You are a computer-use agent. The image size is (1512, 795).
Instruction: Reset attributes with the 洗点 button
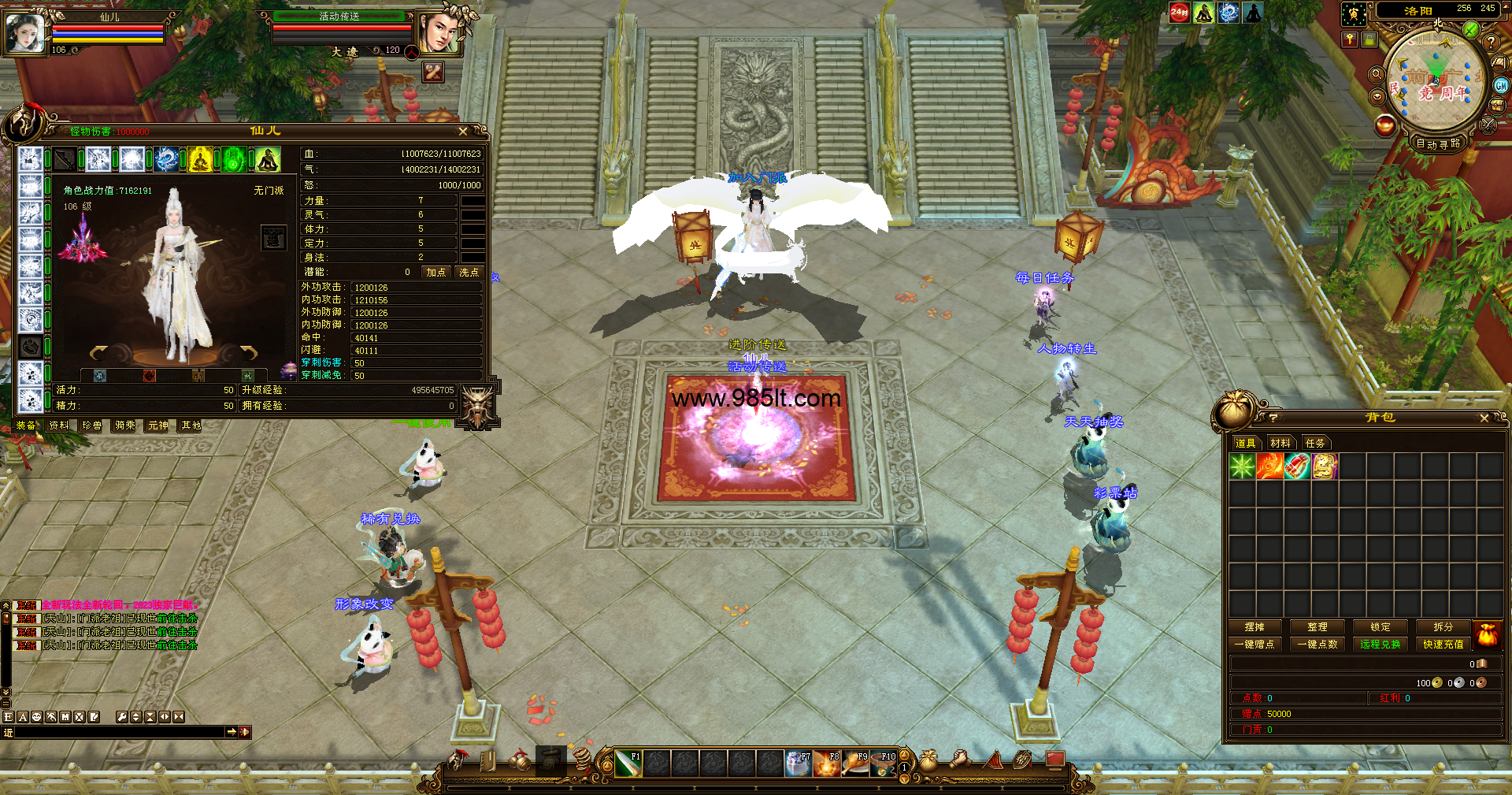coord(469,272)
